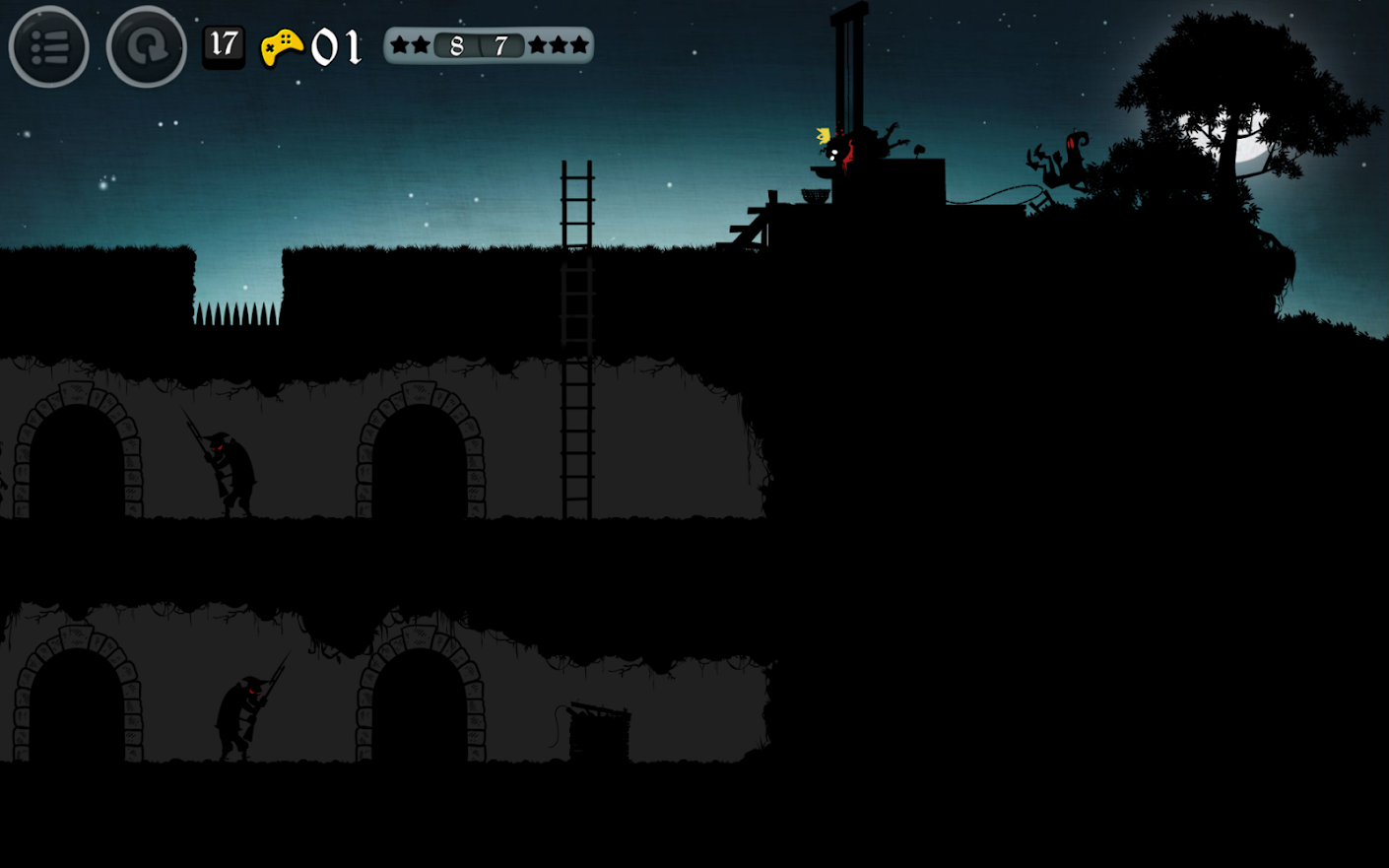1389x868 pixels.
Task: Restart the level with the circular arrow
Action: pyautogui.click(x=146, y=46)
